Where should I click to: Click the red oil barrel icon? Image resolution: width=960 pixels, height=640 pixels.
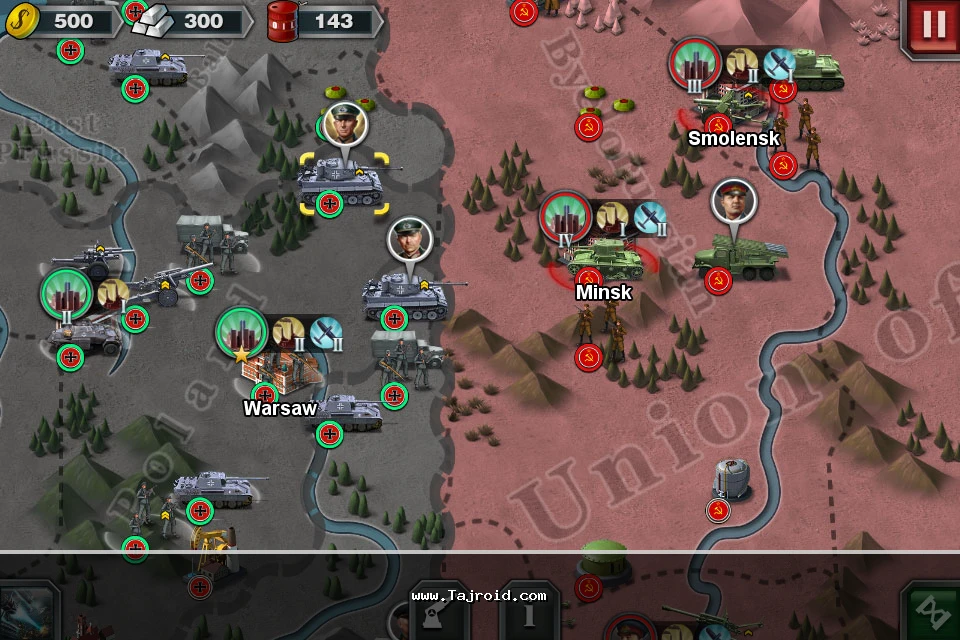coord(281,21)
